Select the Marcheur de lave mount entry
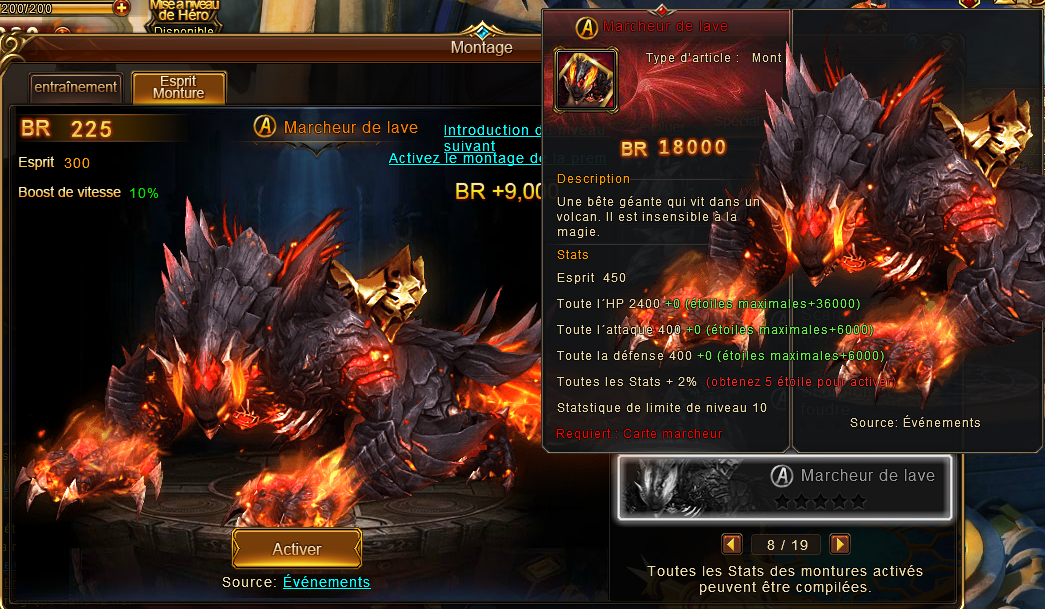The width and height of the screenshot is (1045, 609). tap(784, 488)
